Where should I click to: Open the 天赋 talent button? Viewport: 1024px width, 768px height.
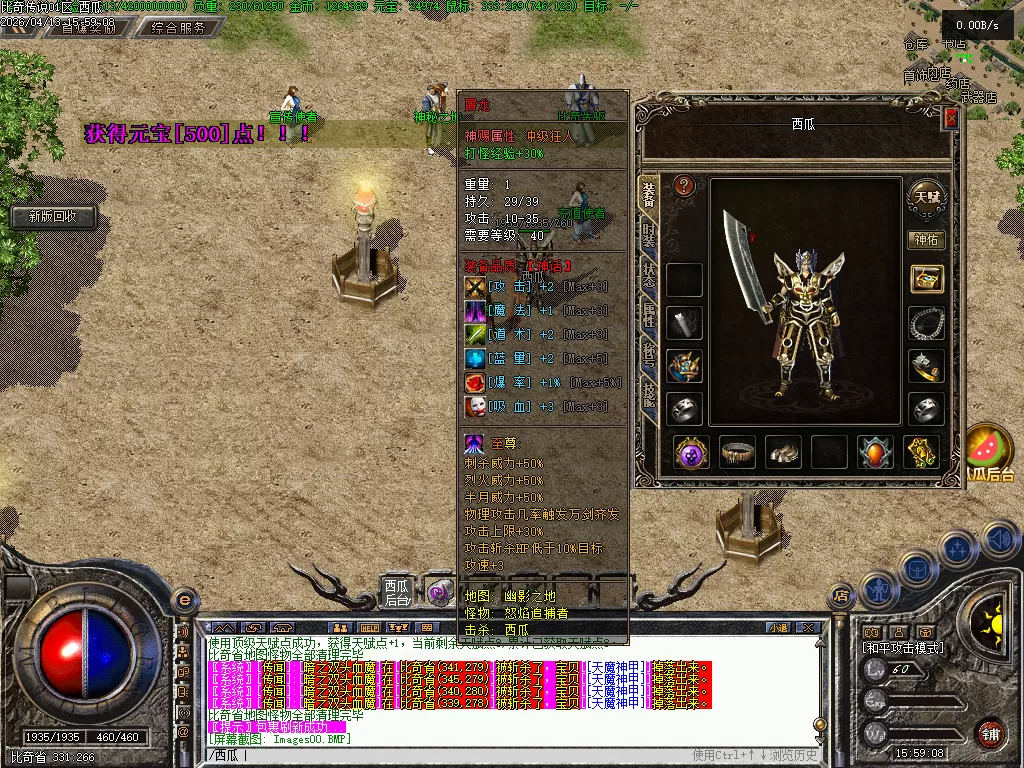pos(925,195)
